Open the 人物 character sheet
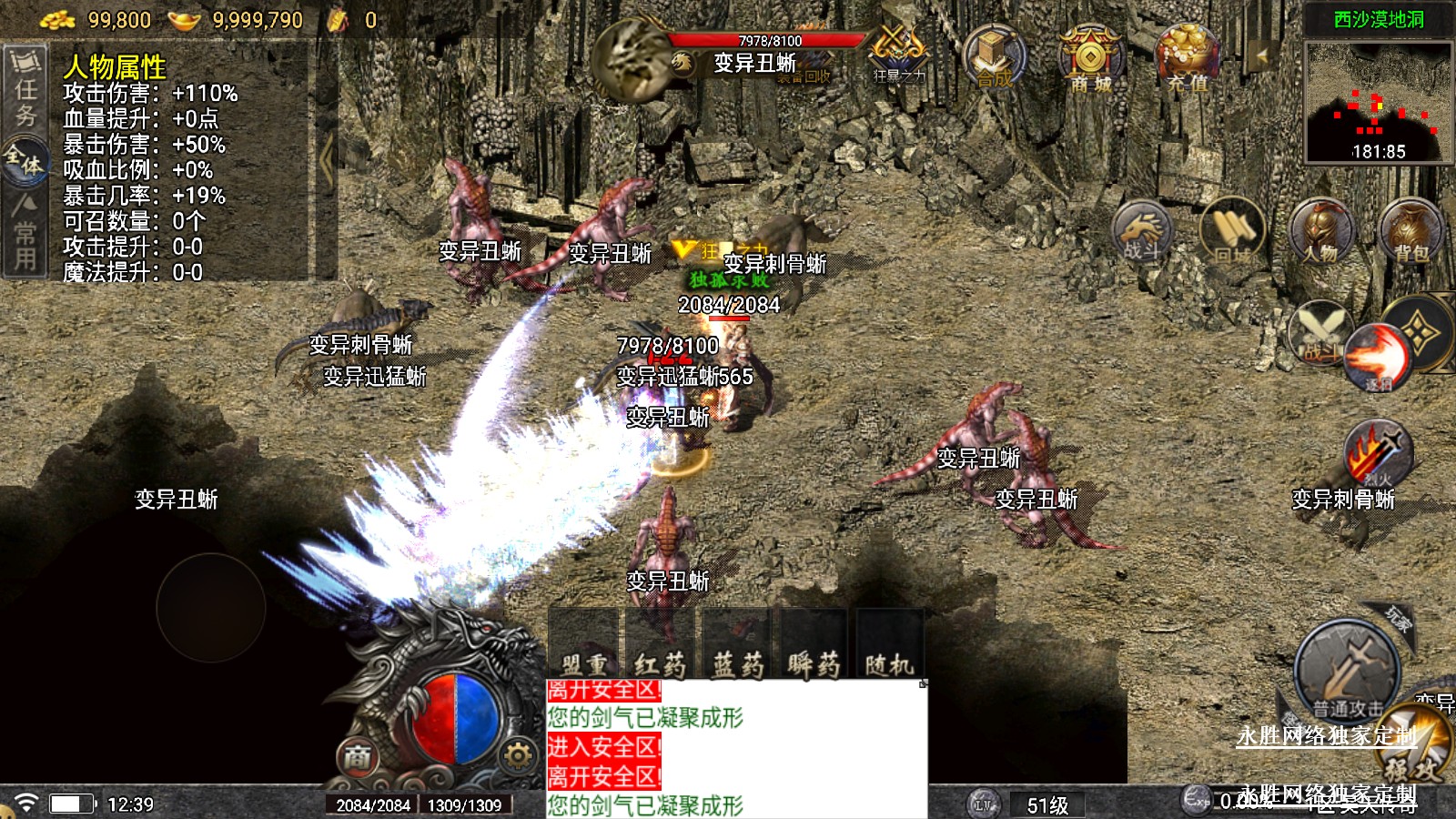 pyautogui.click(x=1320, y=231)
